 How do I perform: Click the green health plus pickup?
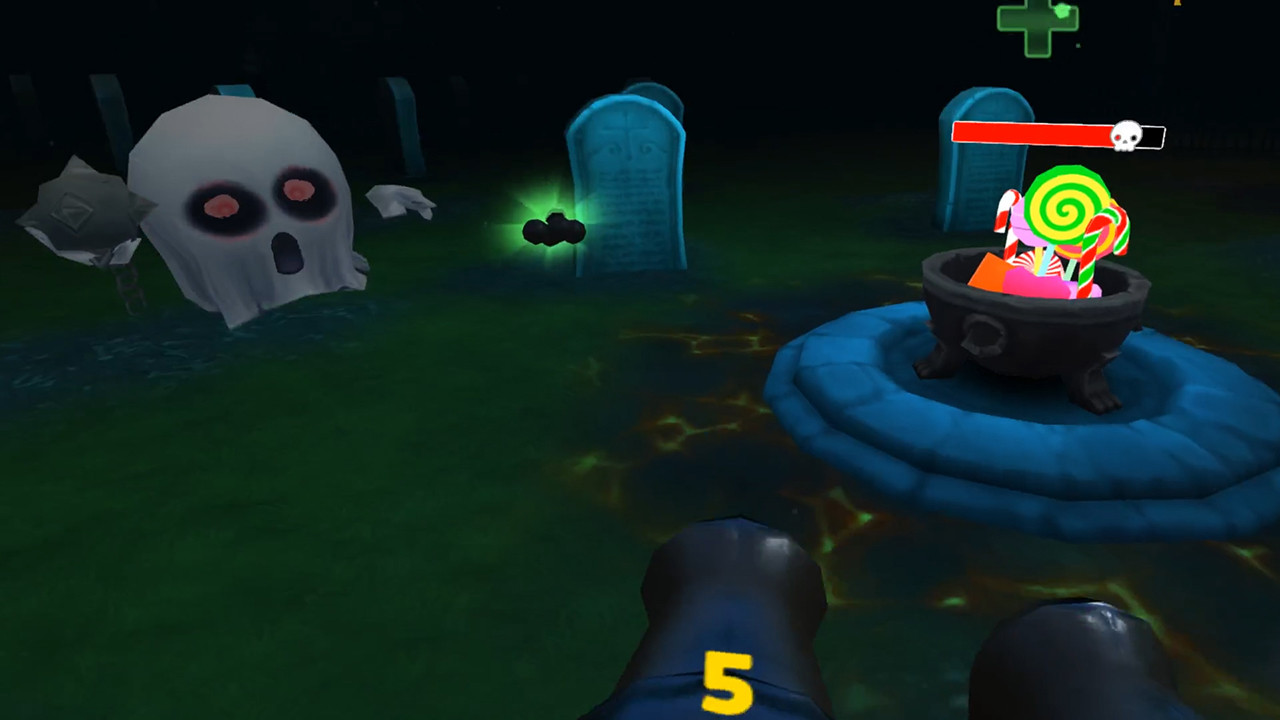[1036, 20]
